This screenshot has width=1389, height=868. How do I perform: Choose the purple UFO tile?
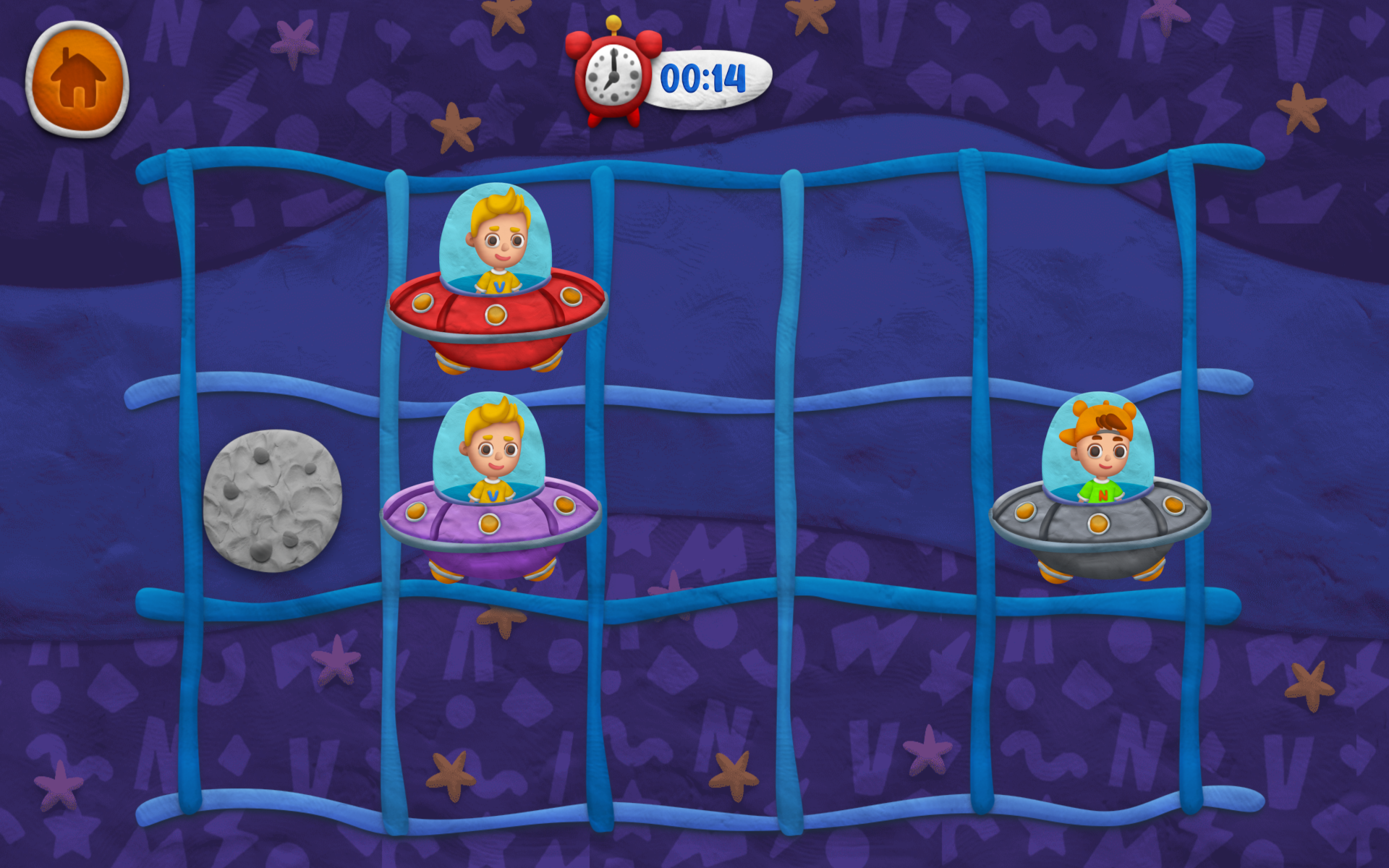point(491,490)
